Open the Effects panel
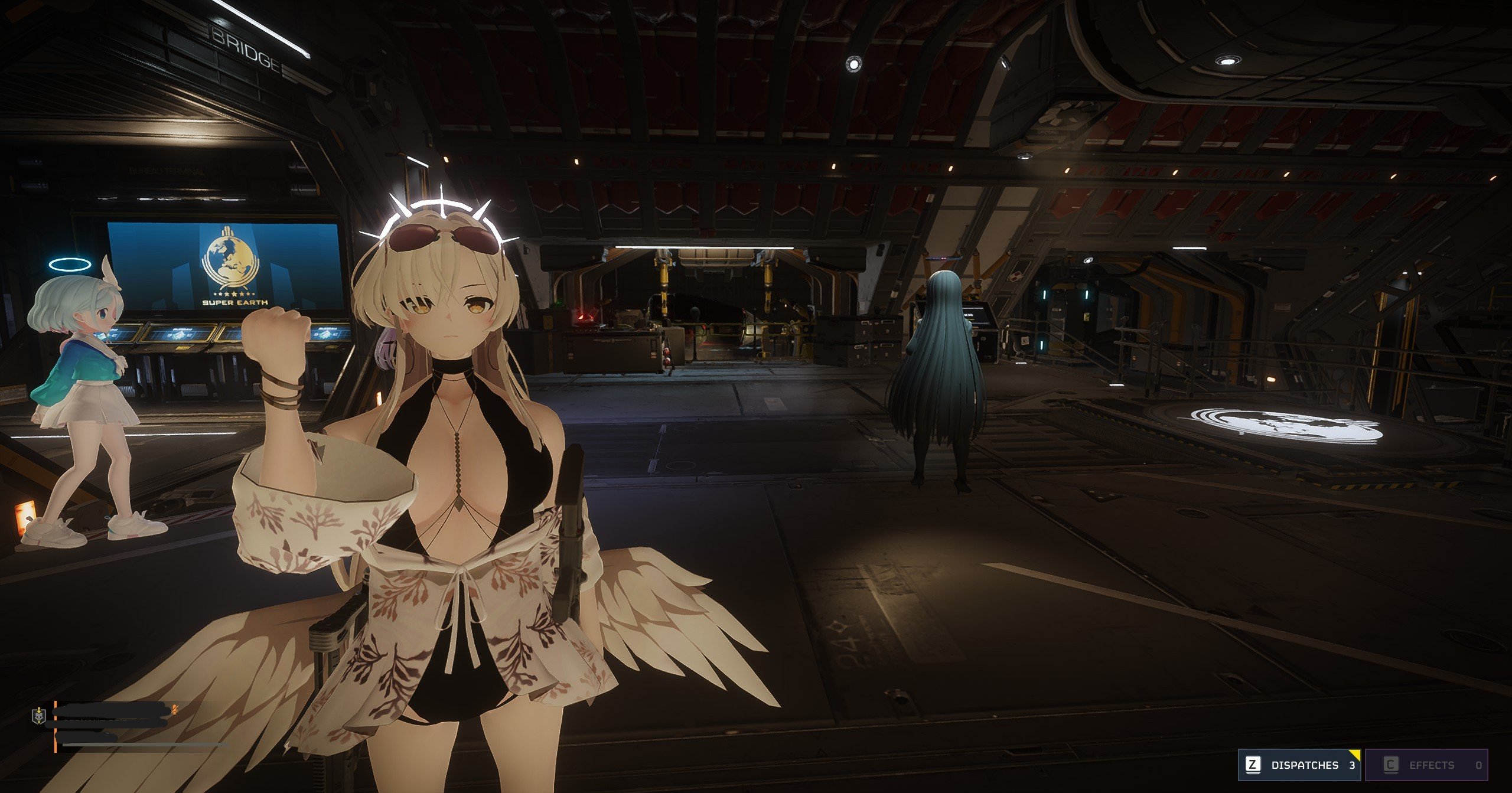The image size is (1512, 793). click(x=1427, y=765)
